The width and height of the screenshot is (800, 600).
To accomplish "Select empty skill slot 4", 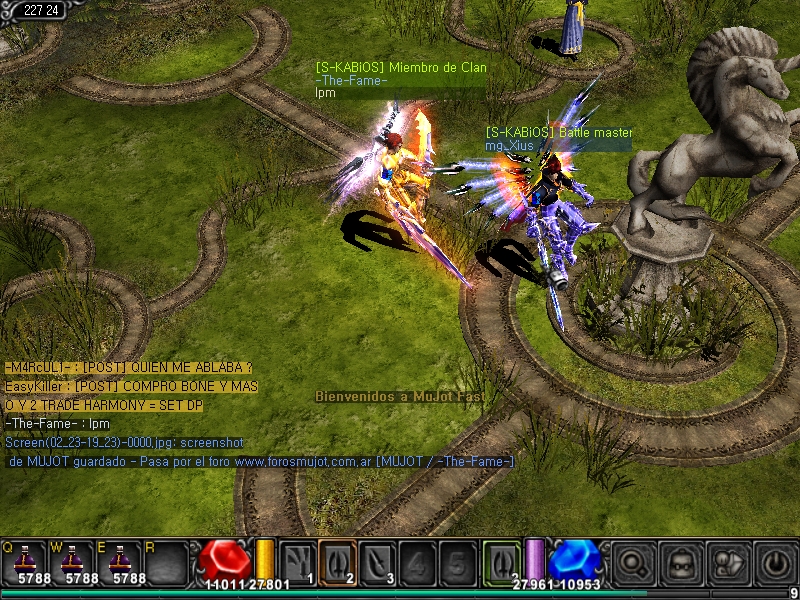I will click(417, 562).
